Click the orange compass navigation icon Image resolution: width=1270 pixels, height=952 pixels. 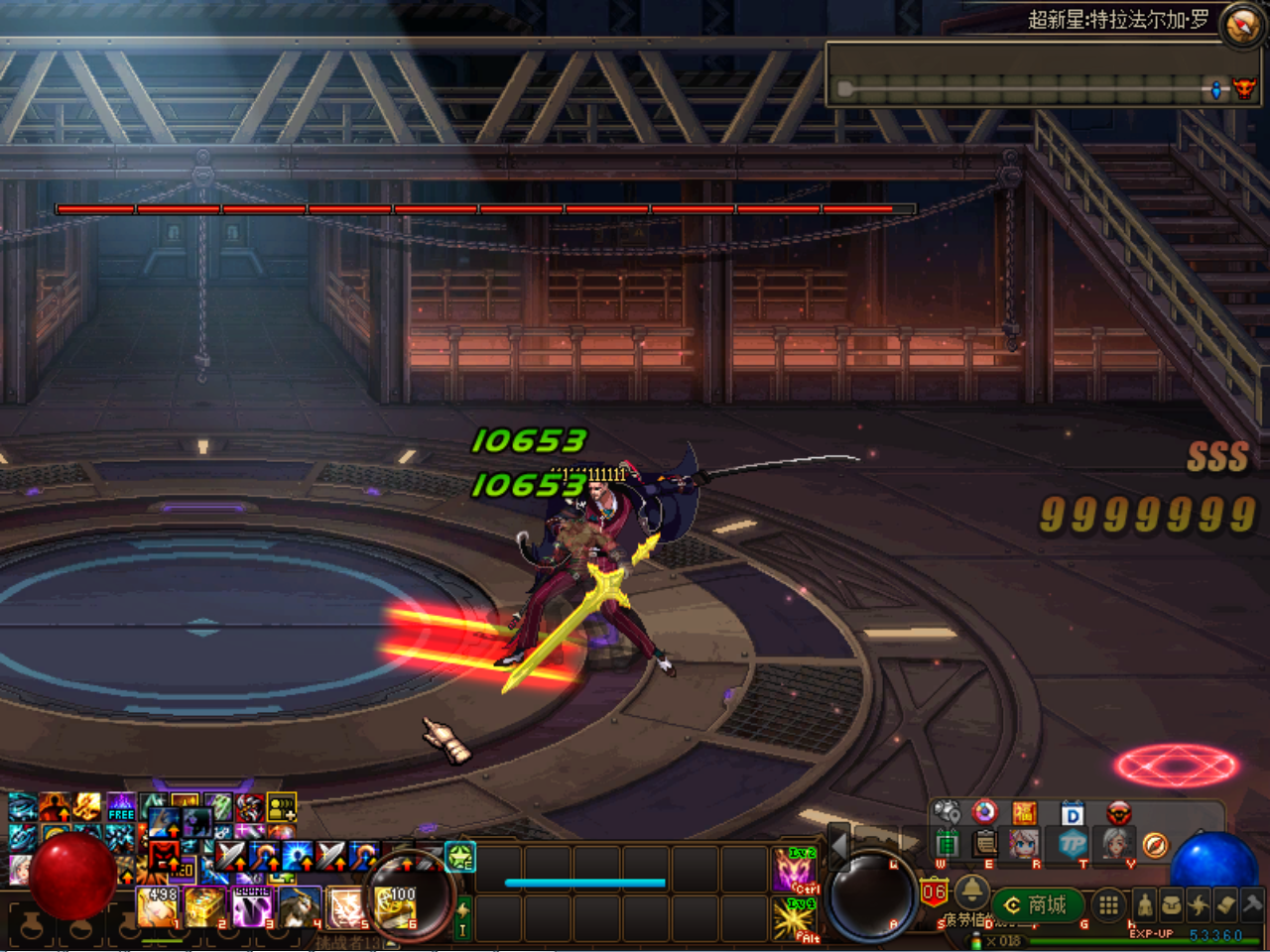pos(1155,846)
